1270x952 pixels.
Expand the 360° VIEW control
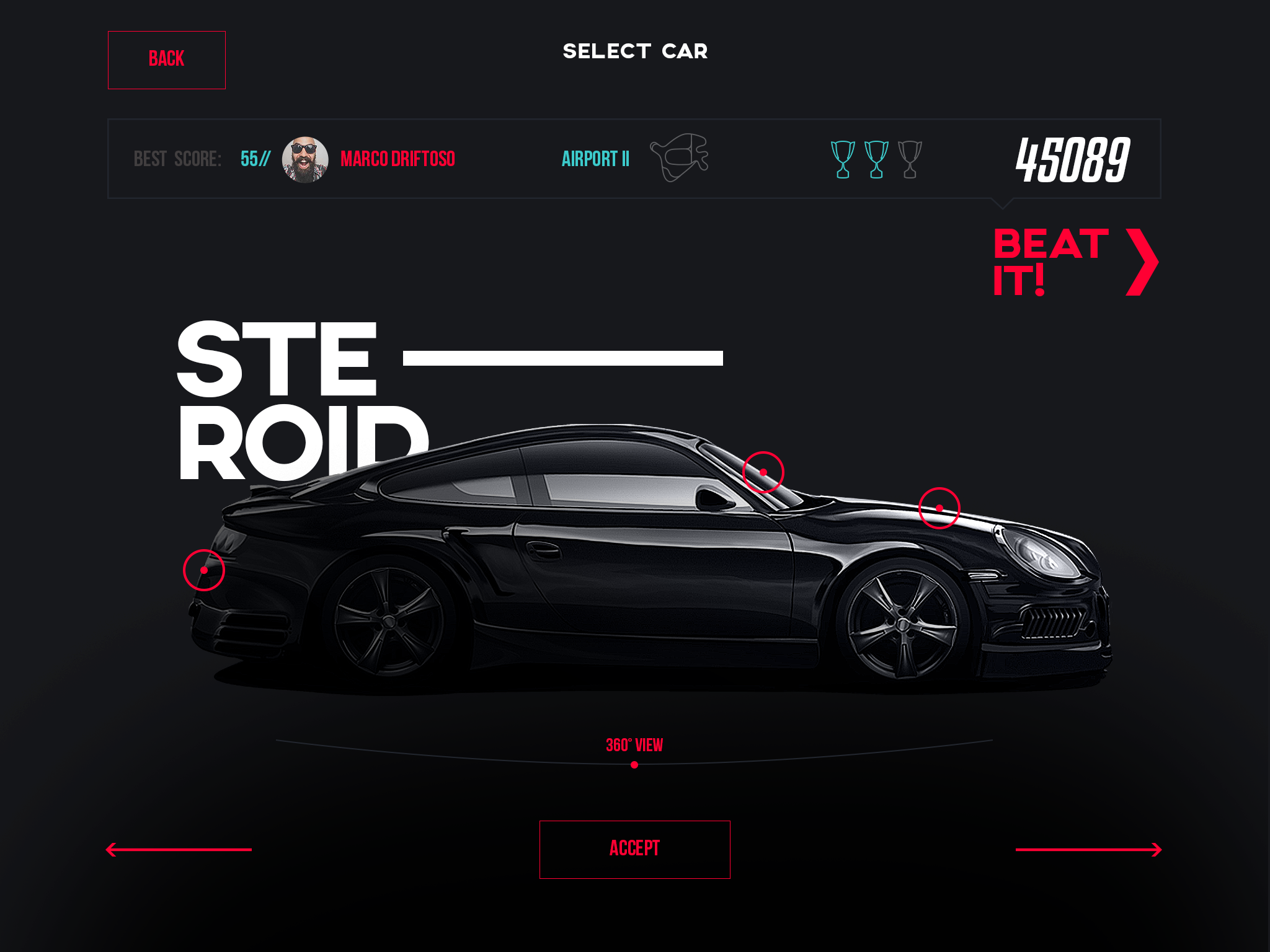click(x=634, y=744)
